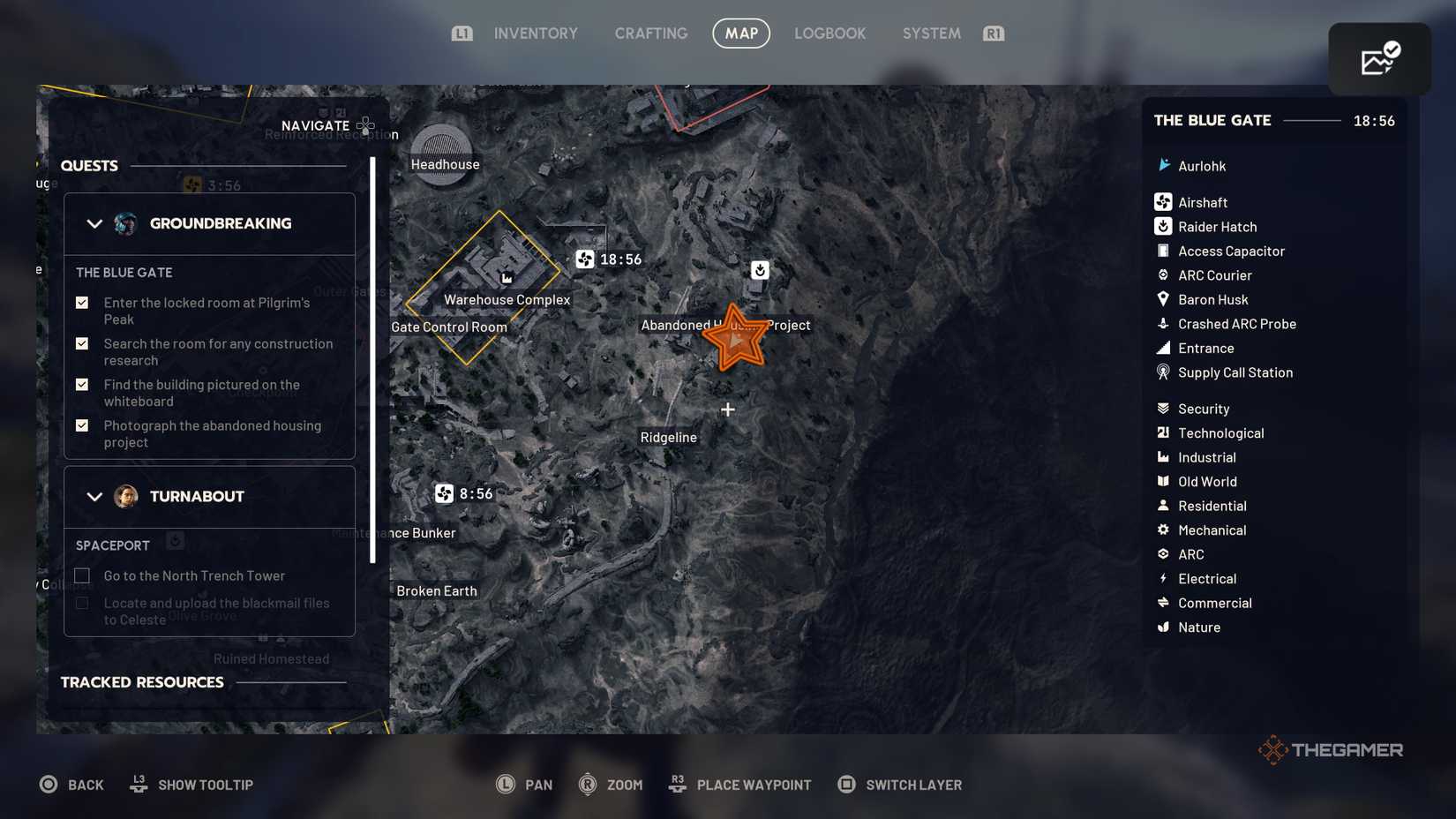Select the Old World category icon

click(x=1161, y=481)
